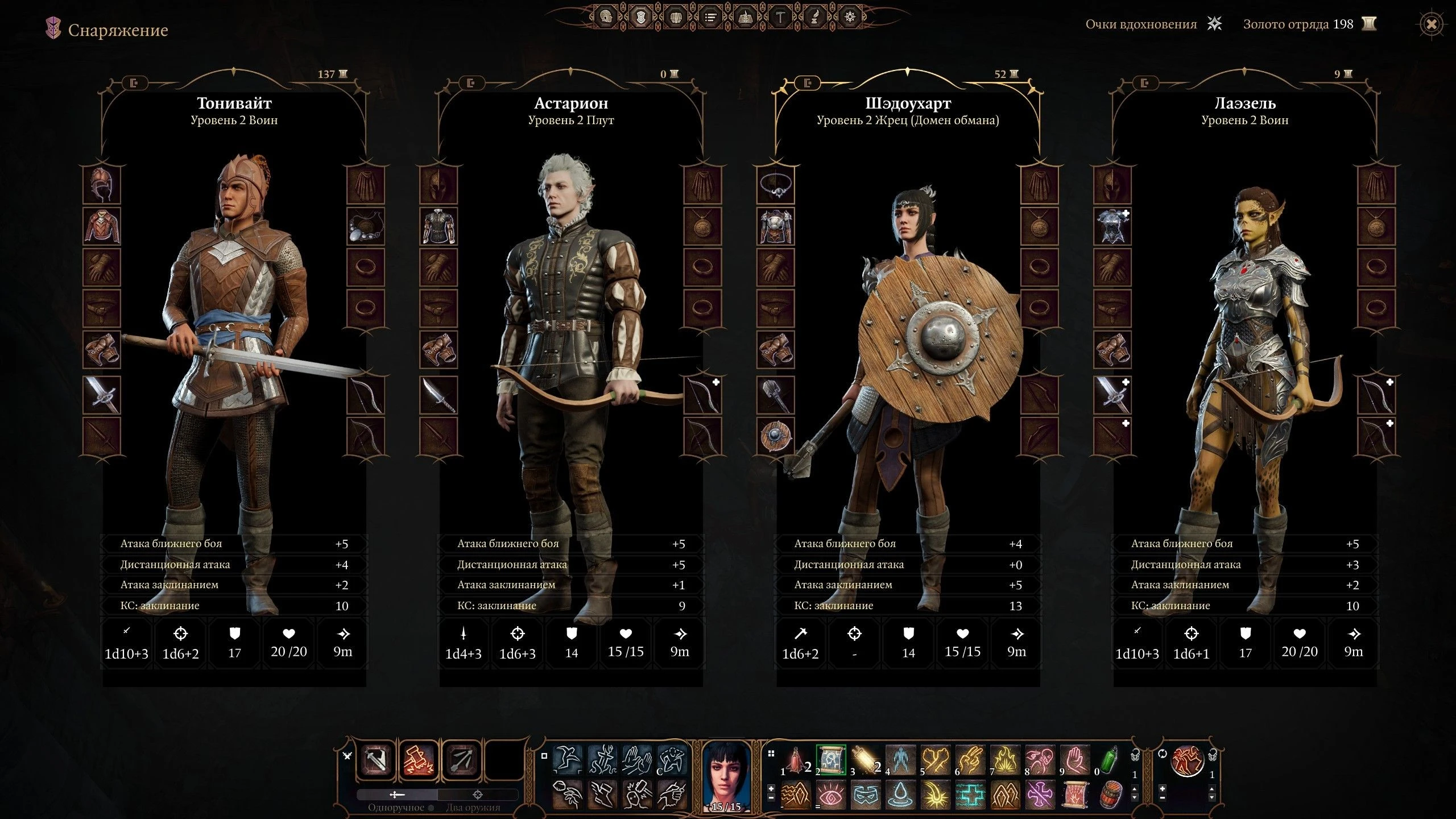The height and width of the screenshot is (819, 1456).
Task: Open the spellbook icon in the top bar
Action: (746, 18)
